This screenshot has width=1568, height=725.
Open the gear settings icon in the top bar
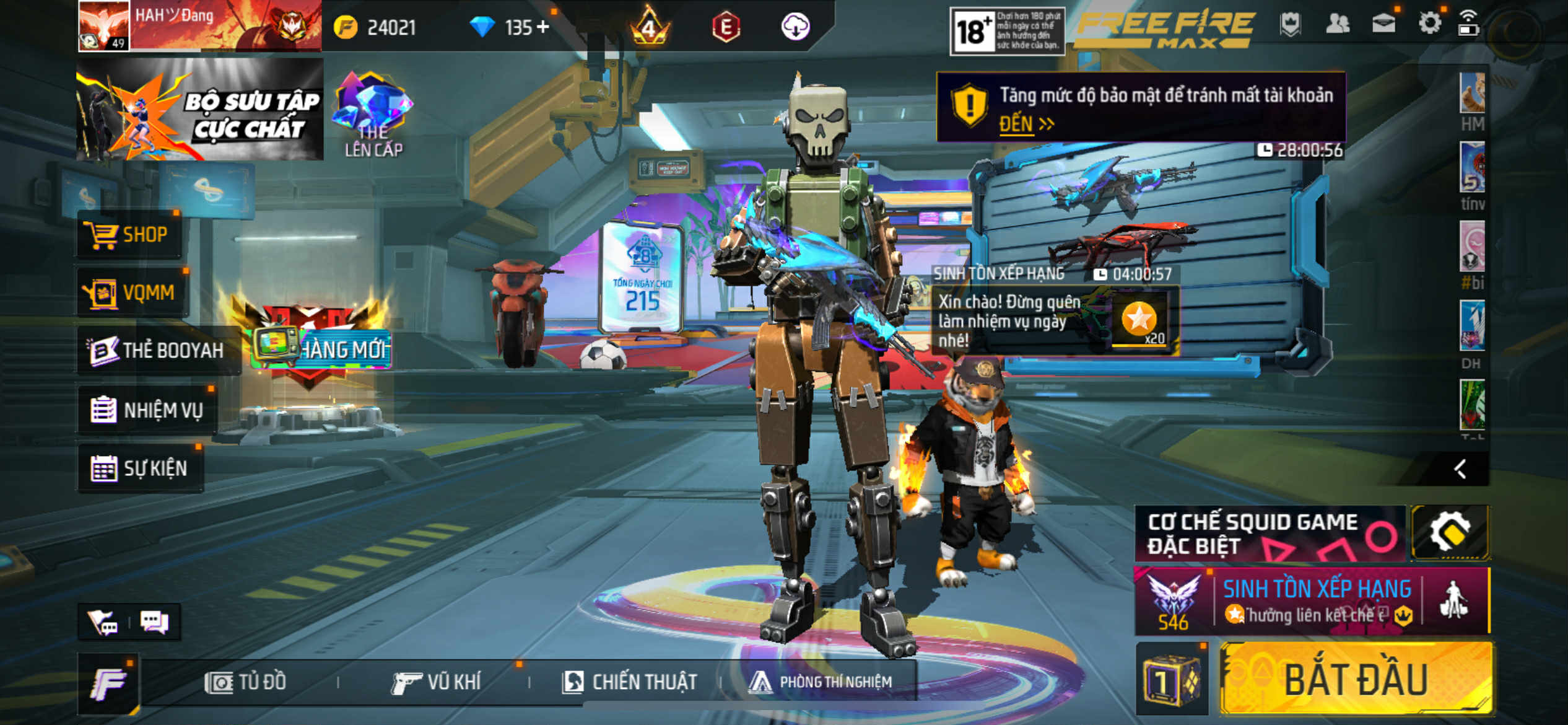(x=1429, y=24)
